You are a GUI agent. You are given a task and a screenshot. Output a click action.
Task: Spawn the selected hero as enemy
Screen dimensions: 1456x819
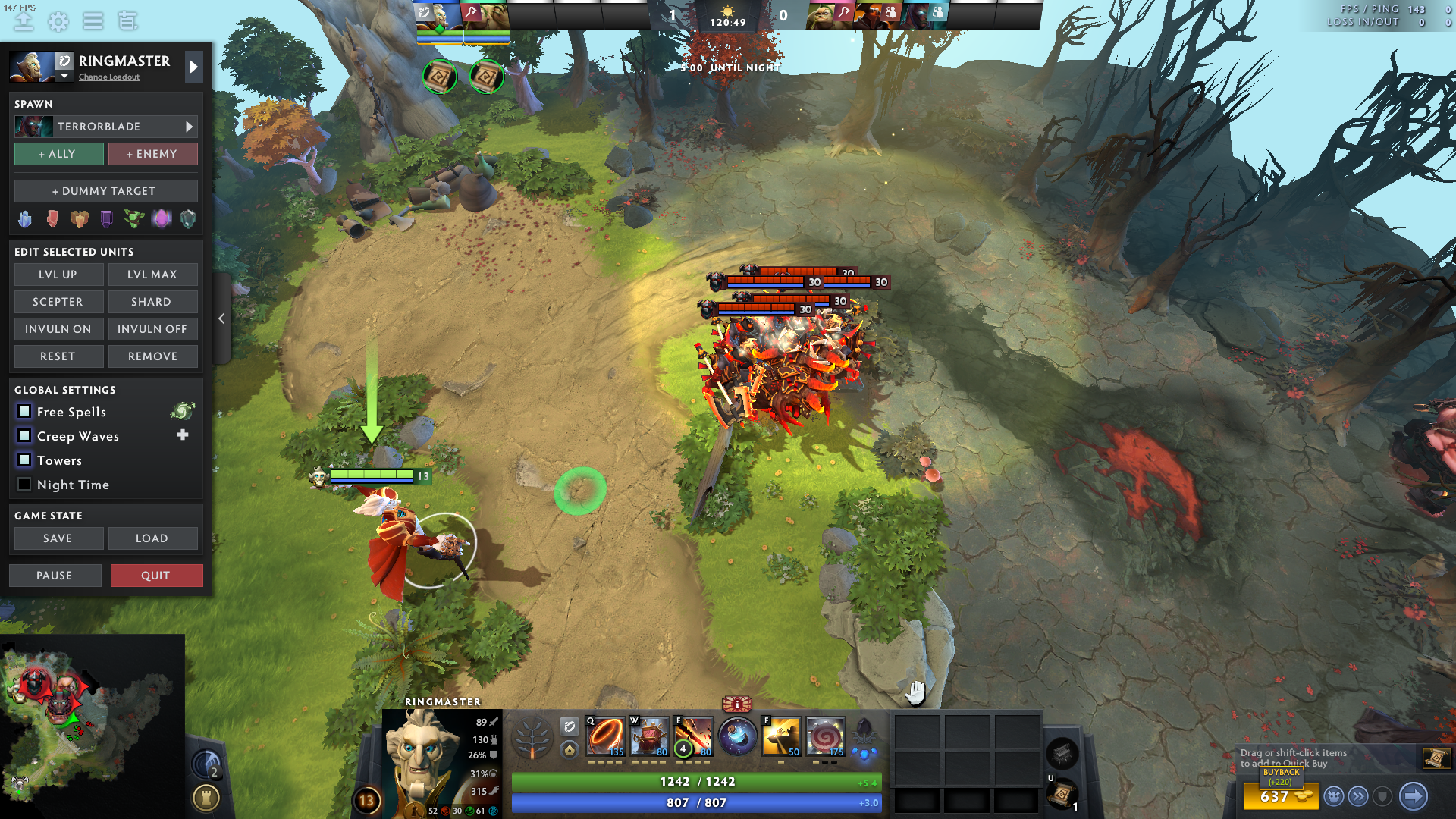tap(152, 154)
